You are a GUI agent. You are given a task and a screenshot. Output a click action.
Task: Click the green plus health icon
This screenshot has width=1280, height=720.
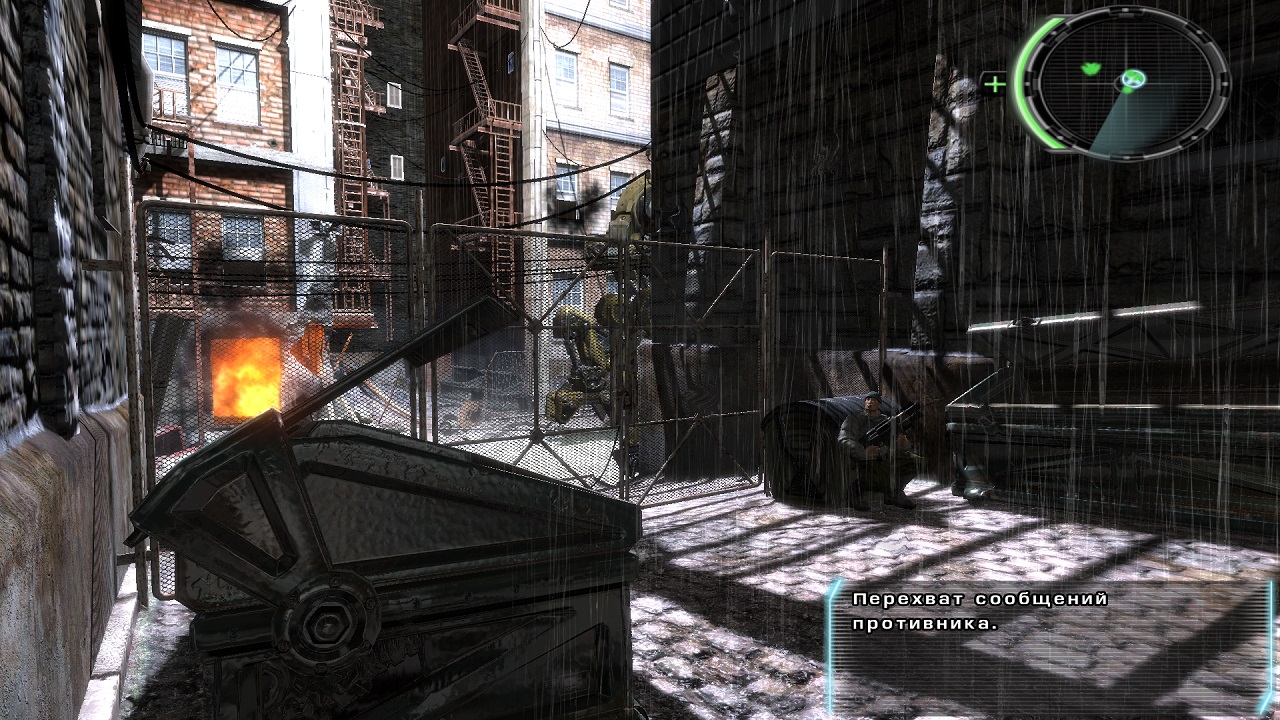[x=994, y=84]
